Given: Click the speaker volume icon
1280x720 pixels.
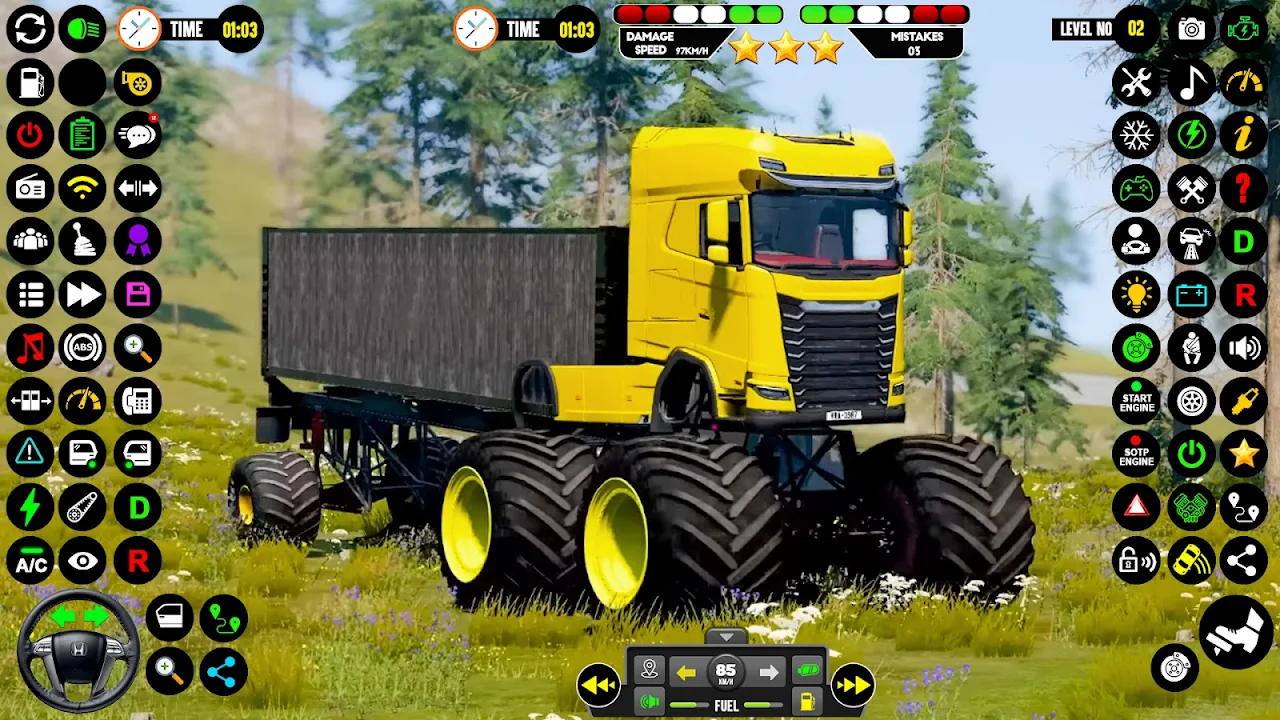Looking at the screenshot, I should 1244,348.
